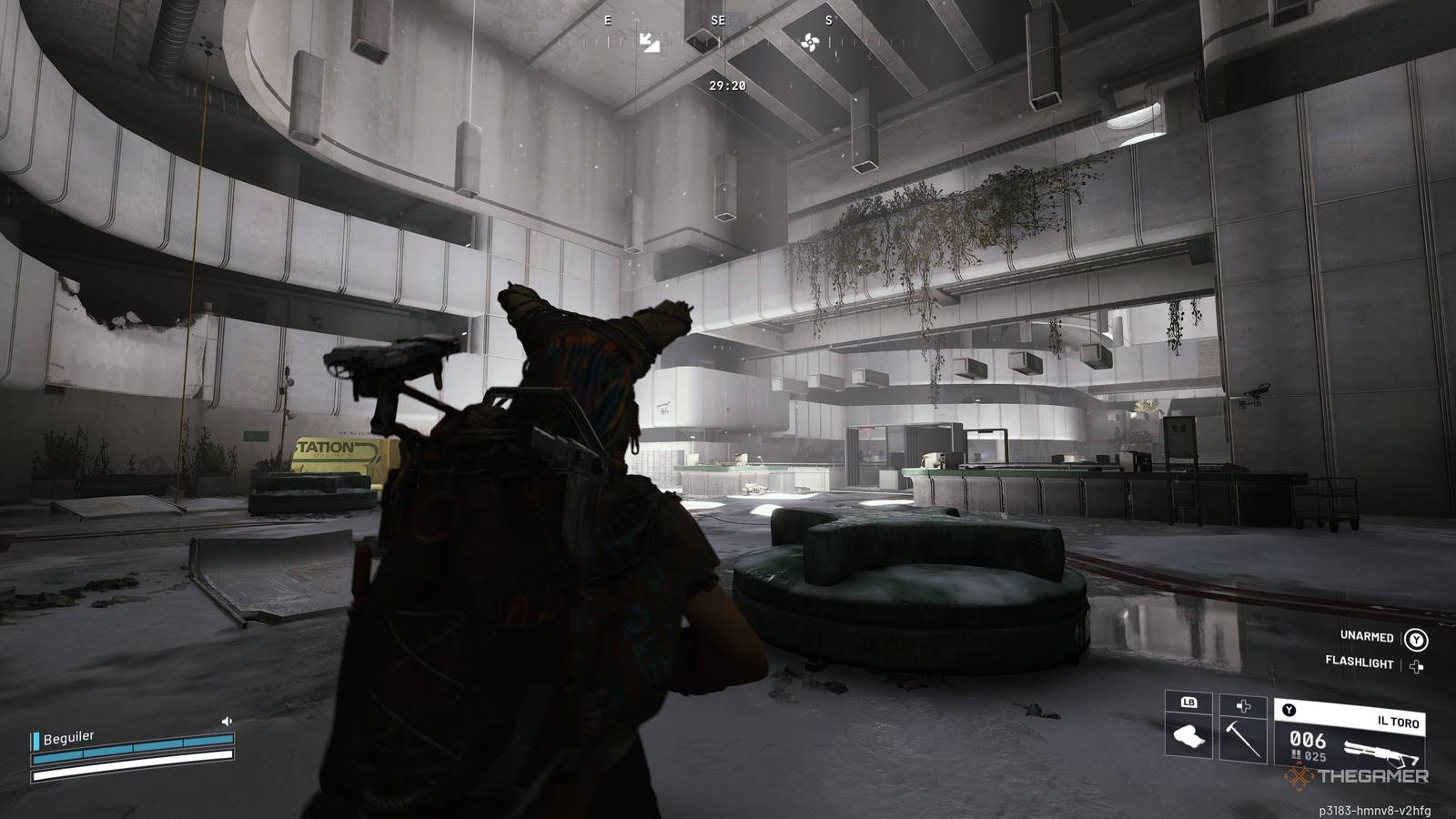Click the reserve ammo magazine icon near 025

pos(1296,754)
